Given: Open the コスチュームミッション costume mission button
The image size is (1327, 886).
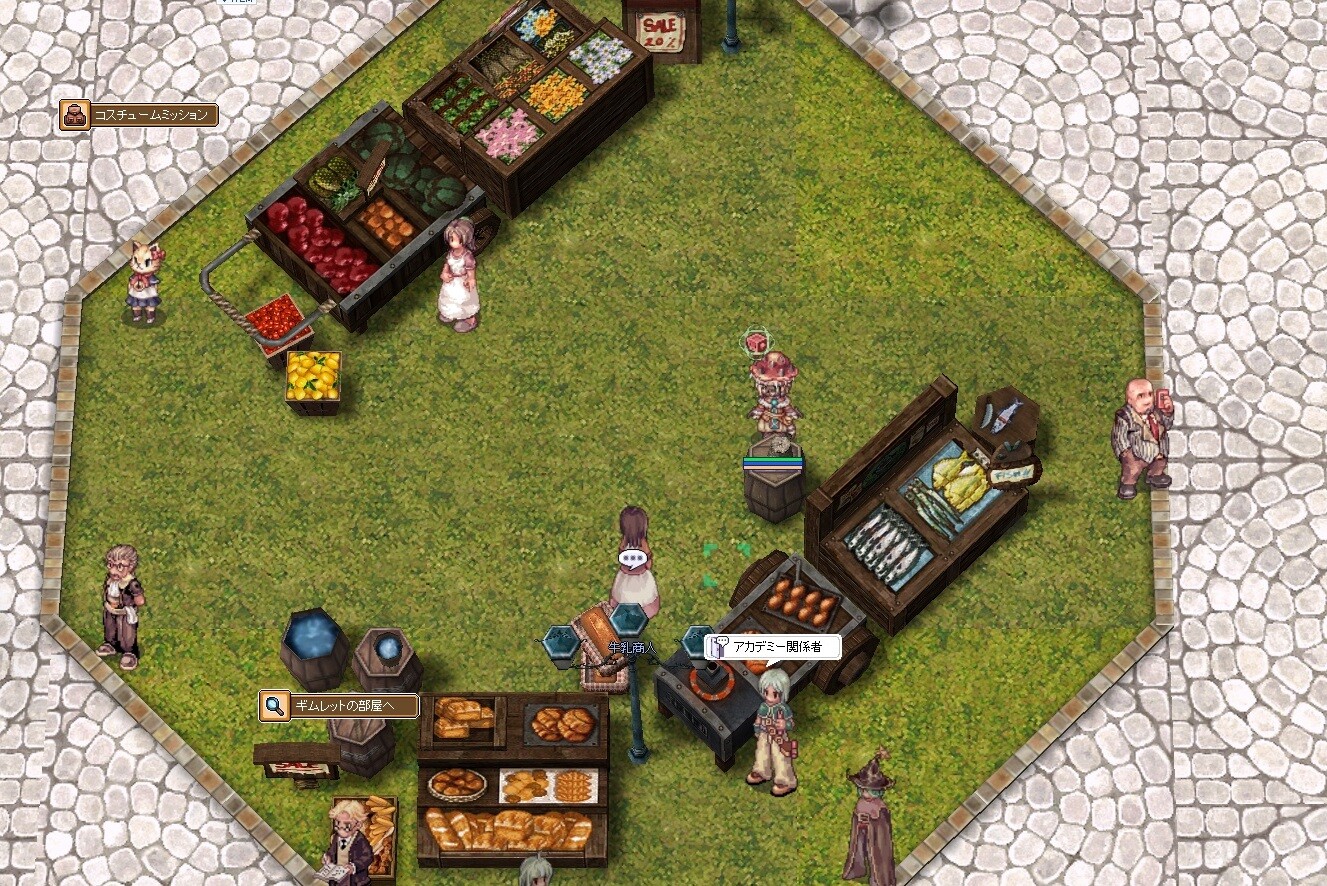Looking at the screenshot, I should coord(139,115).
